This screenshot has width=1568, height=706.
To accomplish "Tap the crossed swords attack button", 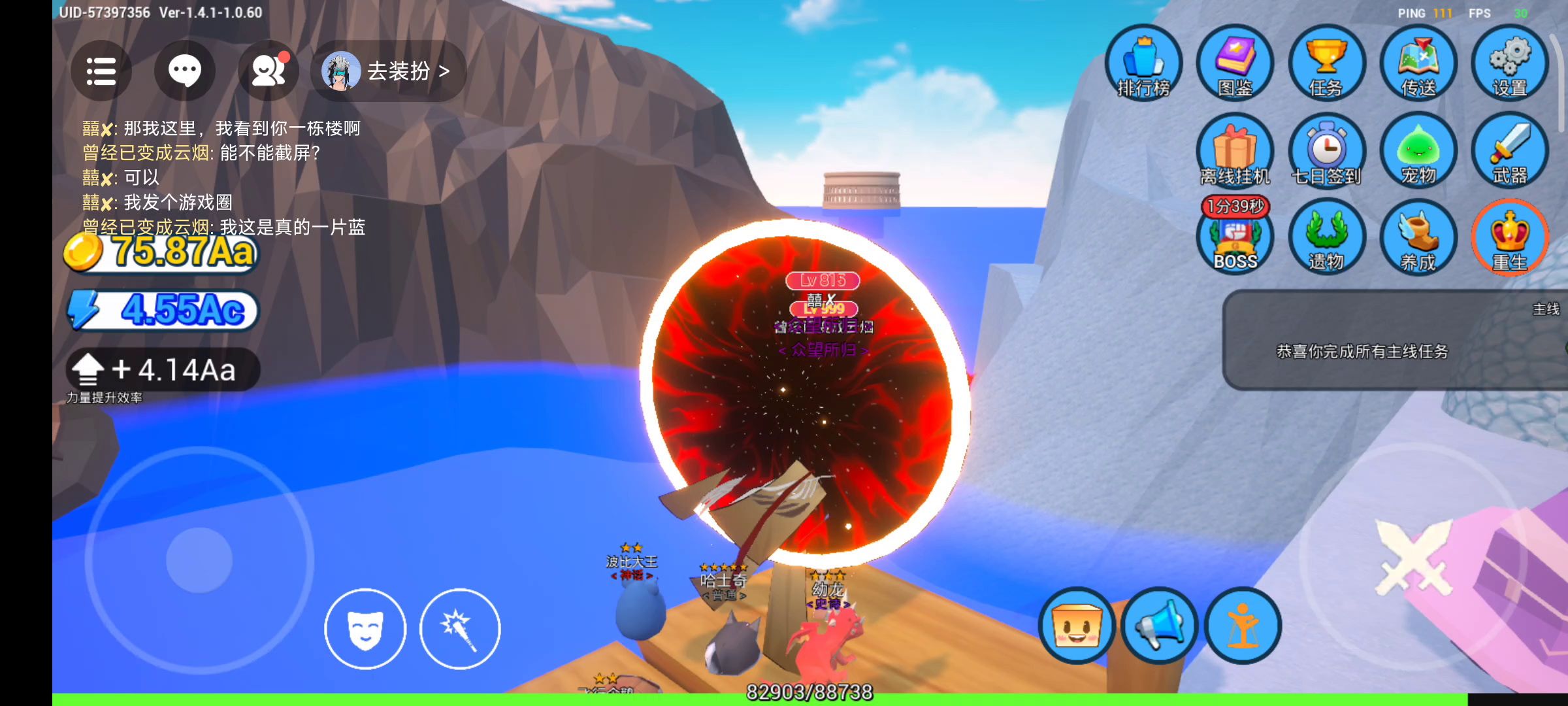I will 1413,557.
